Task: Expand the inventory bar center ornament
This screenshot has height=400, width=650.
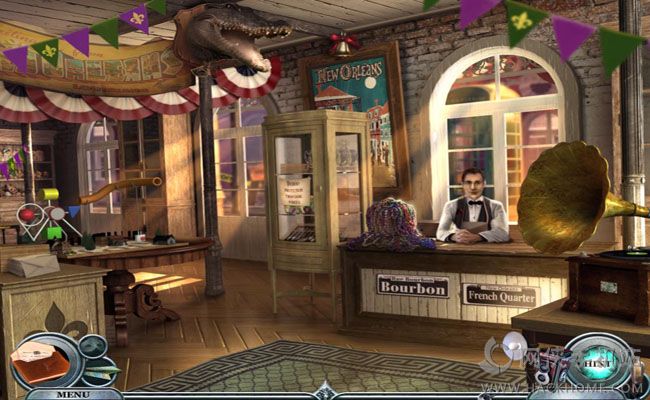Action: point(323,393)
